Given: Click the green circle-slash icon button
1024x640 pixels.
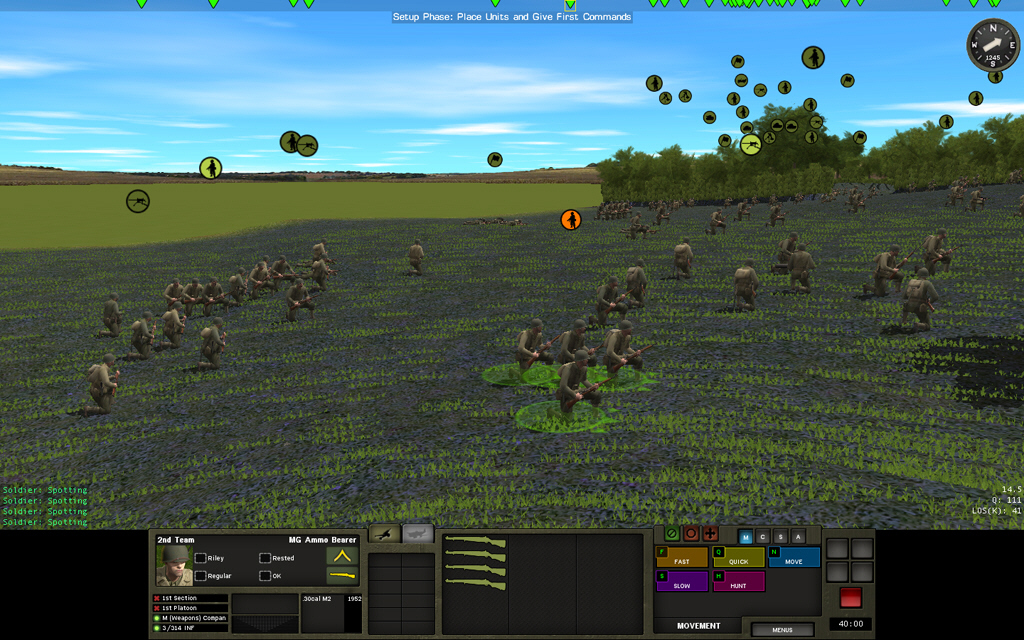Looking at the screenshot, I should [x=672, y=534].
